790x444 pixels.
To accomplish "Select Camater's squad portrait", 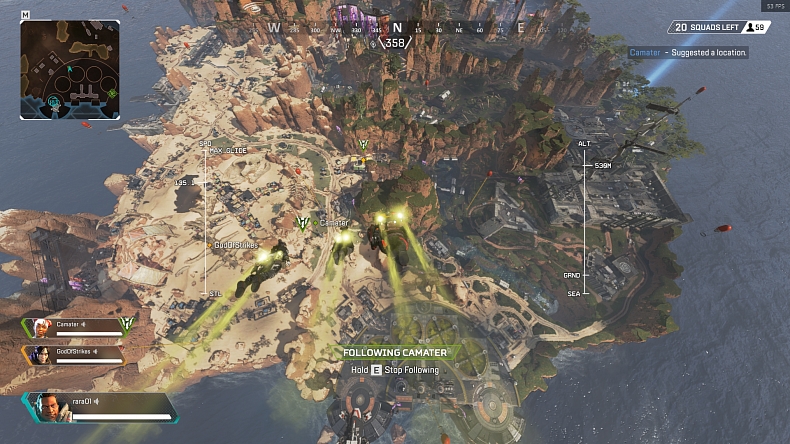I will click(x=41, y=326).
